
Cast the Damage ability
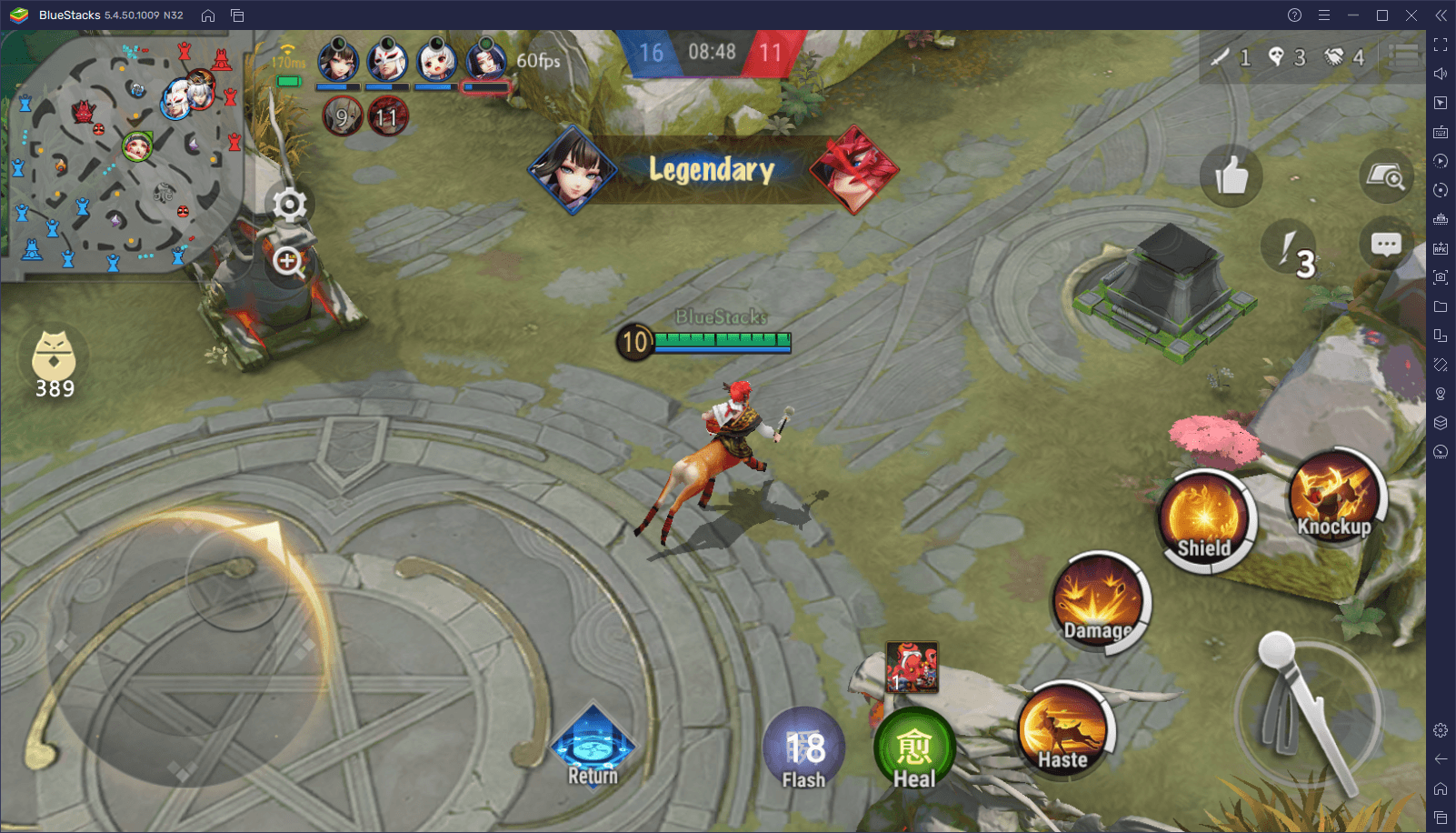(x=1098, y=602)
